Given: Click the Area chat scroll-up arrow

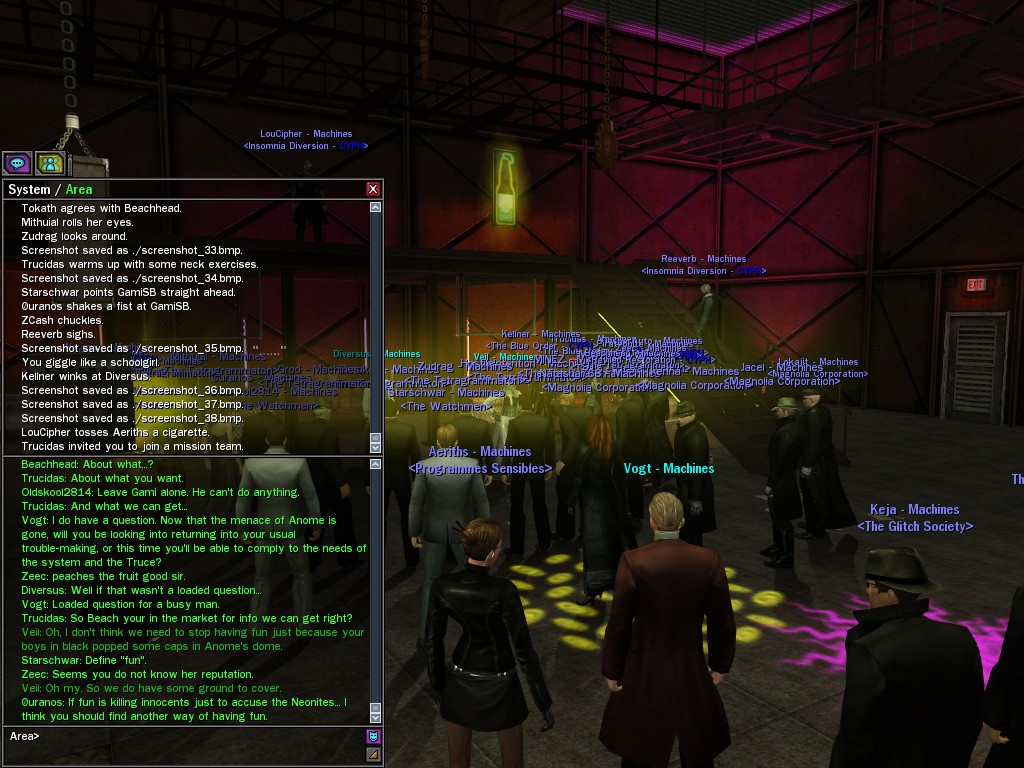Looking at the screenshot, I should pyautogui.click(x=376, y=464).
